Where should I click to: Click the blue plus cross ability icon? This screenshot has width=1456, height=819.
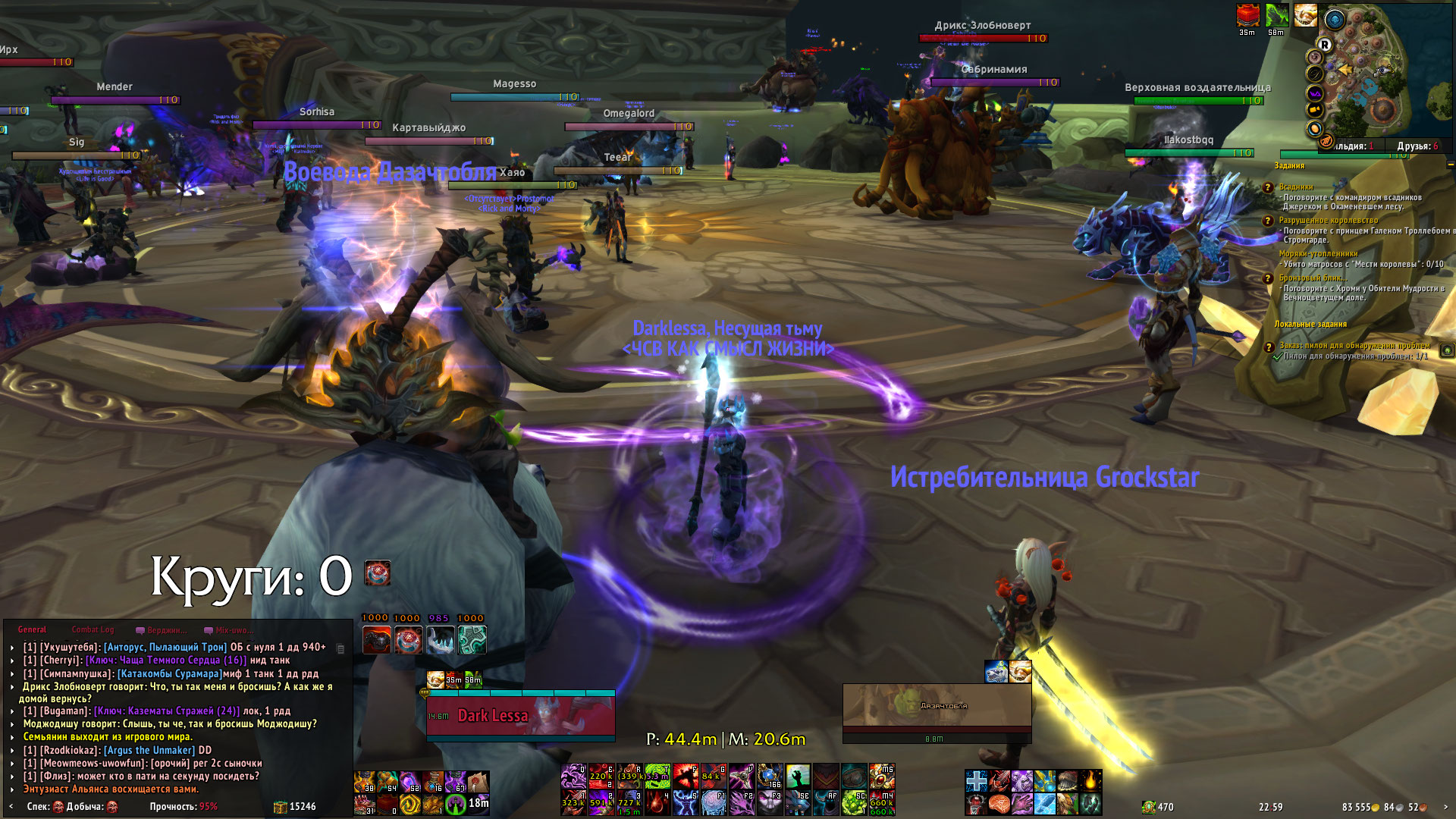pos(977,780)
